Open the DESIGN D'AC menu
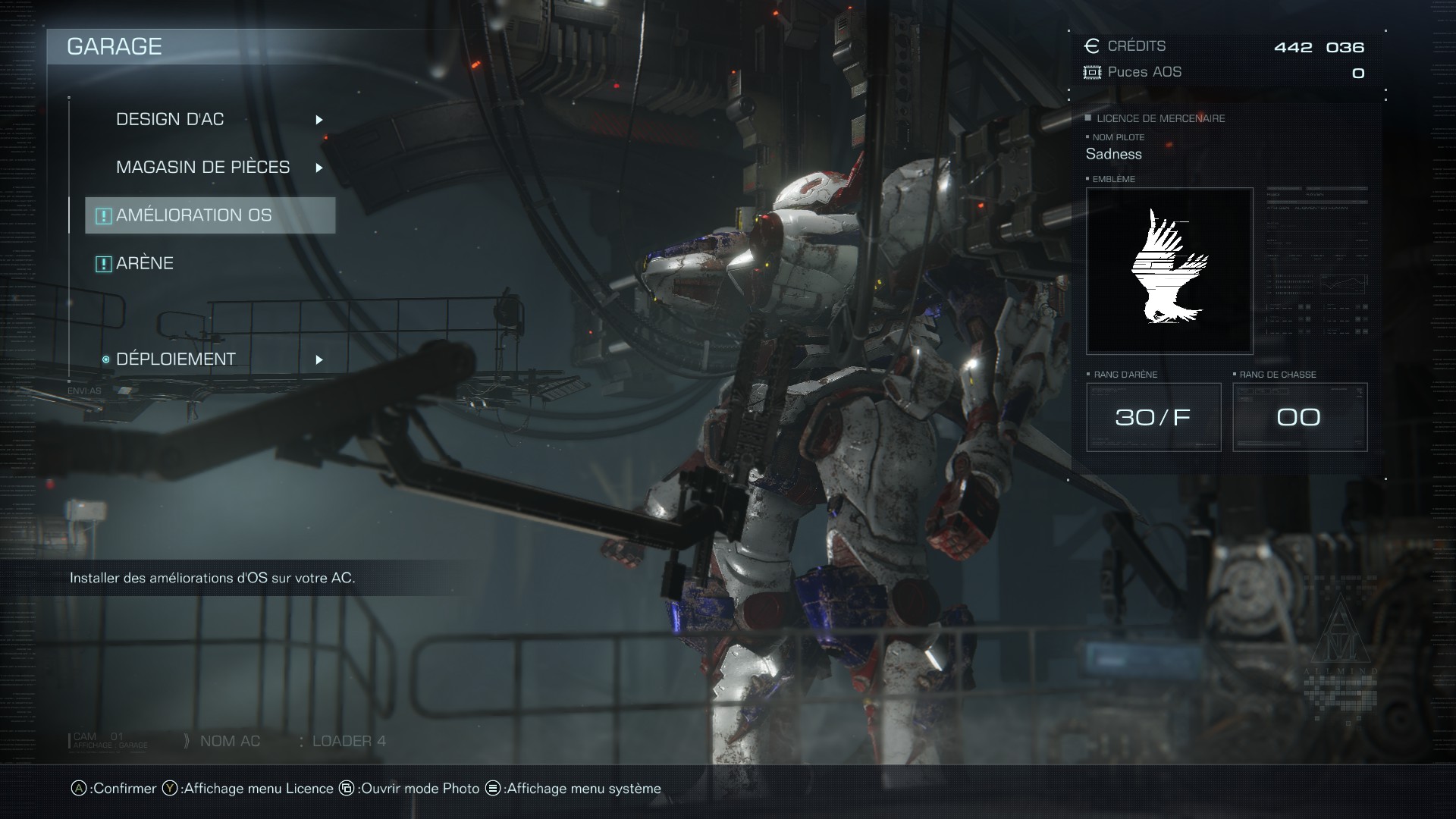Image resolution: width=1456 pixels, height=819 pixels. point(171,120)
